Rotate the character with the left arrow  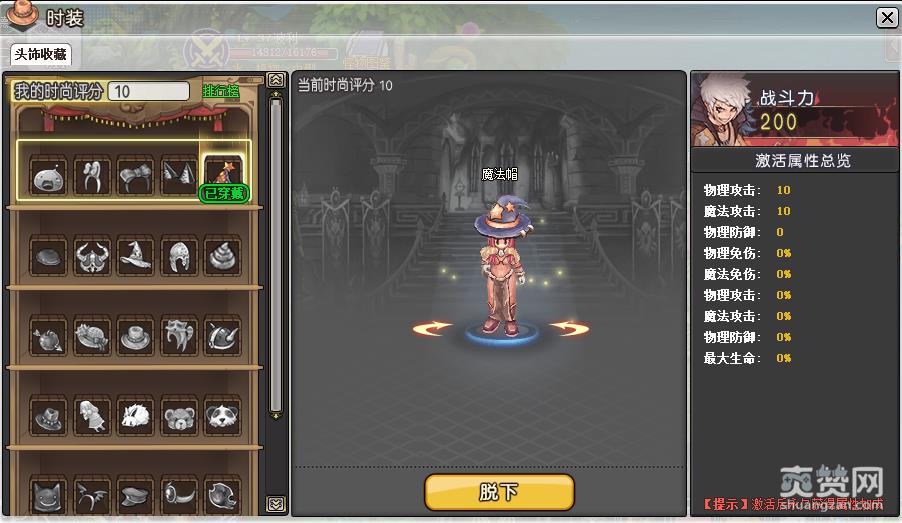point(432,328)
